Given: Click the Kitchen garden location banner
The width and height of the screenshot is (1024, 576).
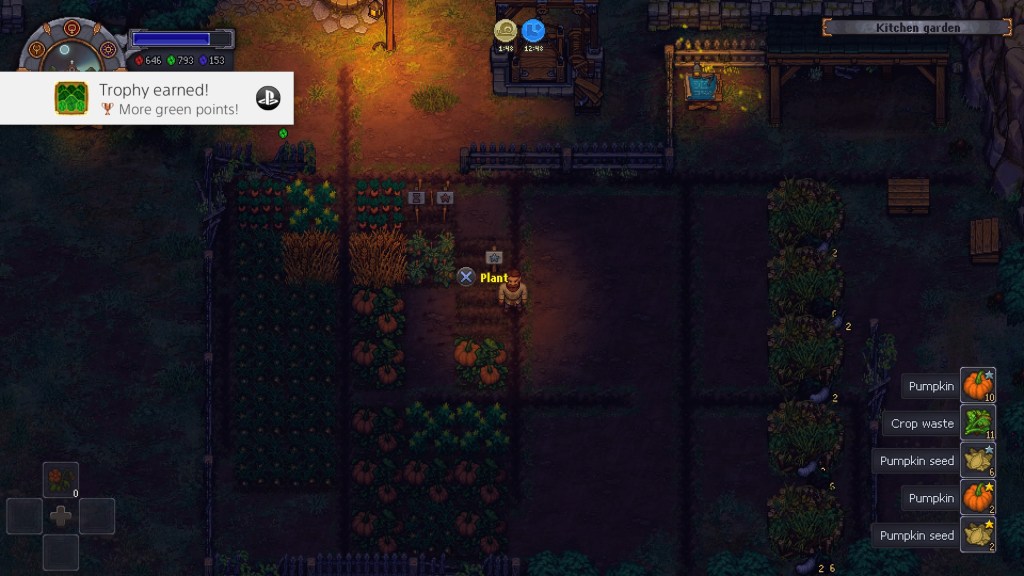Looking at the screenshot, I should pos(917,27).
